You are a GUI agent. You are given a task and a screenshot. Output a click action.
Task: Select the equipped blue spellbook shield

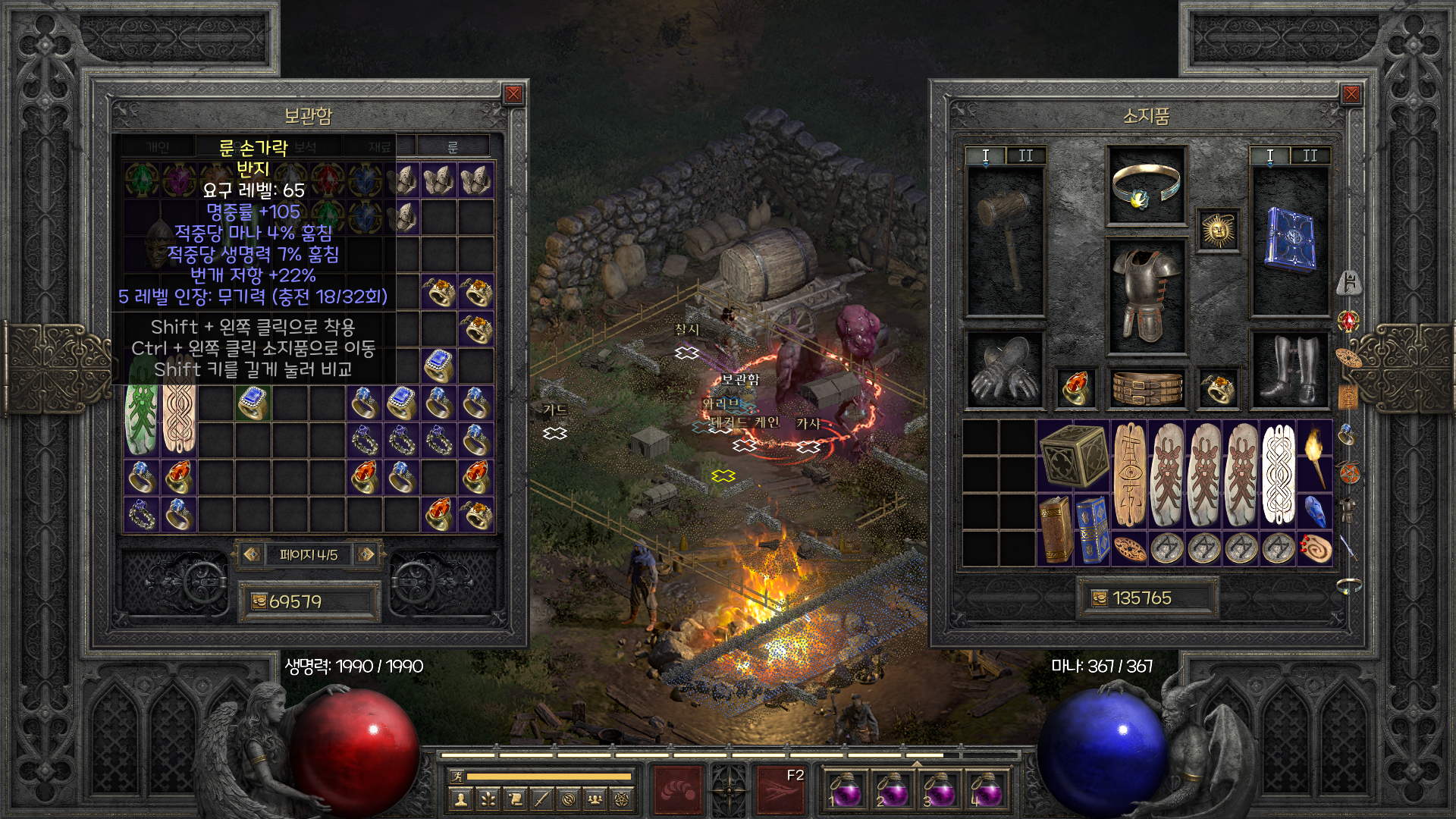point(1289,239)
